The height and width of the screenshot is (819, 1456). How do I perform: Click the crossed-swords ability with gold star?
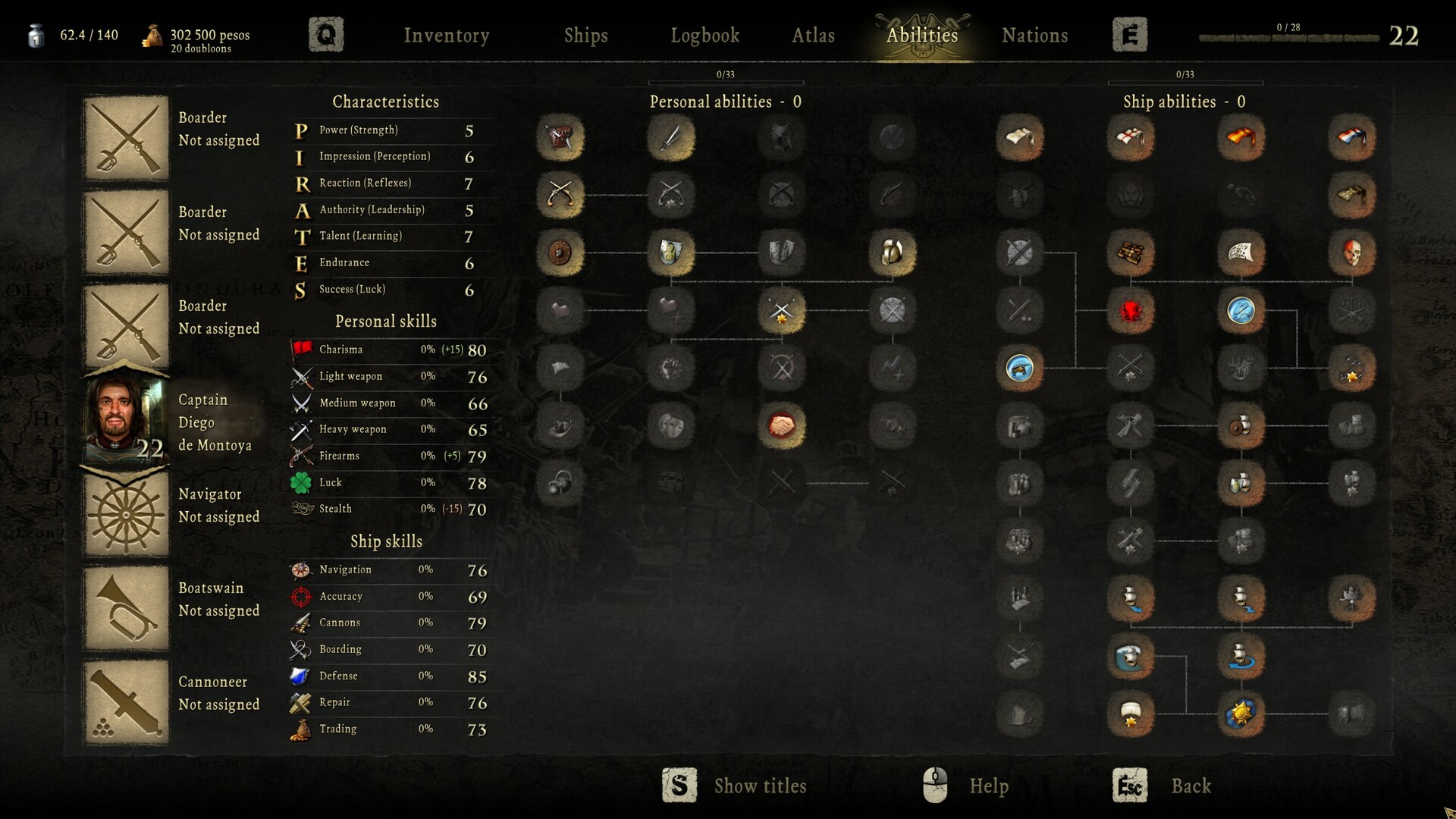point(781,311)
